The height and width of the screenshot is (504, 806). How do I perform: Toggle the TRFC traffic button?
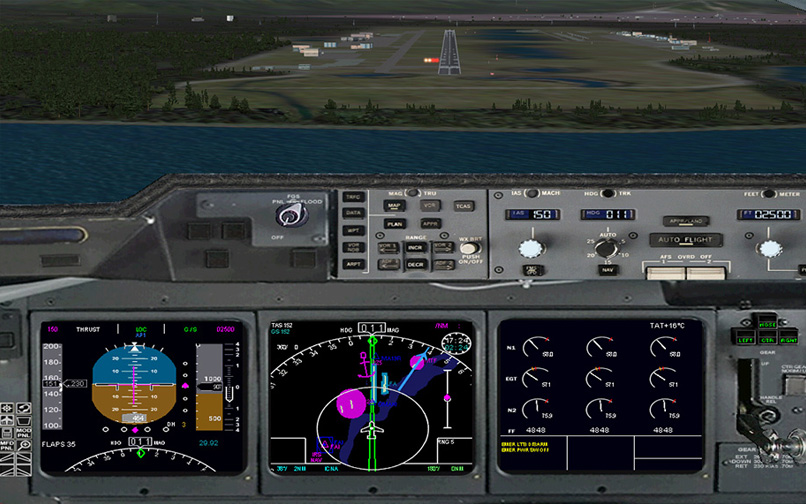[354, 197]
